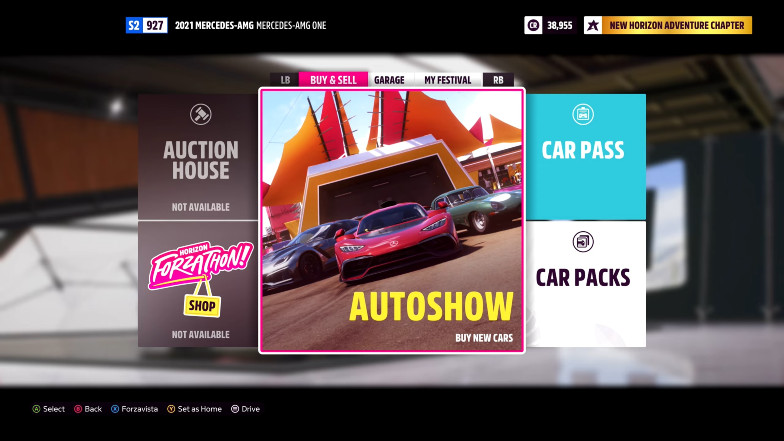The width and height of the screenshot is (784, 441).
Task: Open the Car Packs tile
Action: click(x=585, y=284)
